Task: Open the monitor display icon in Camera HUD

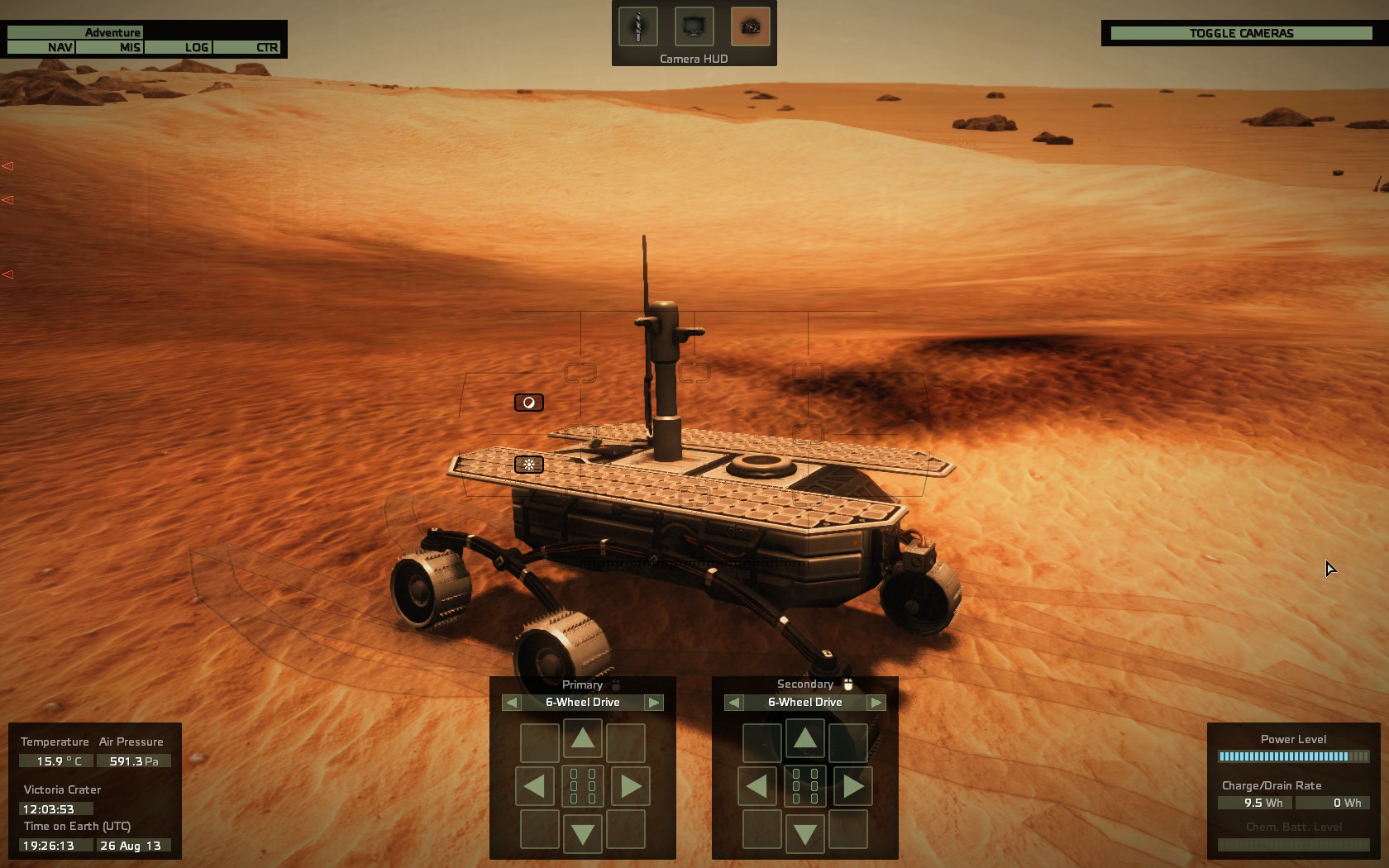Action: point(693,26)
